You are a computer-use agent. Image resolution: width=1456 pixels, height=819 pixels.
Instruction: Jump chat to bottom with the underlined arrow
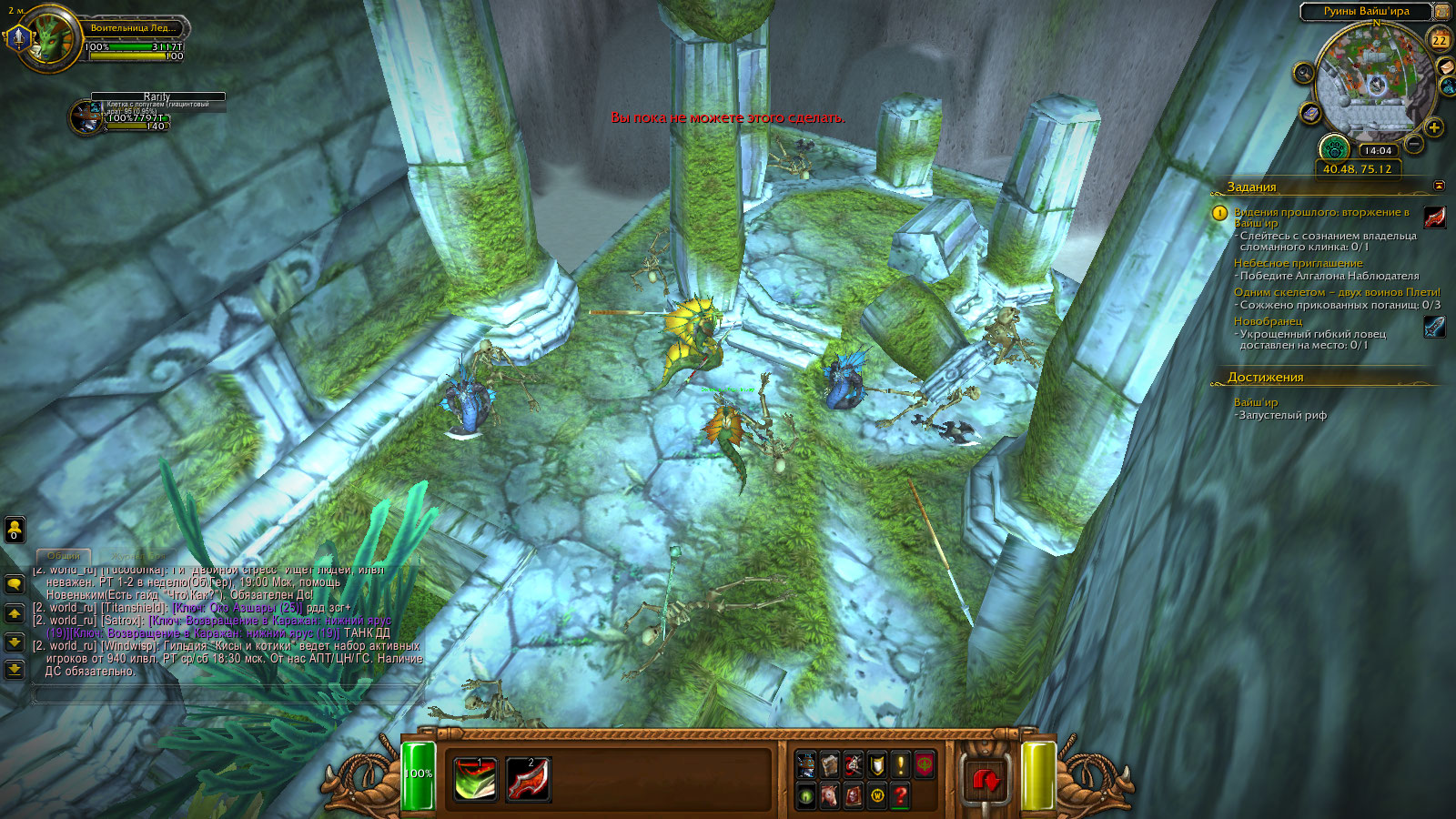click(x=15, y=670)
